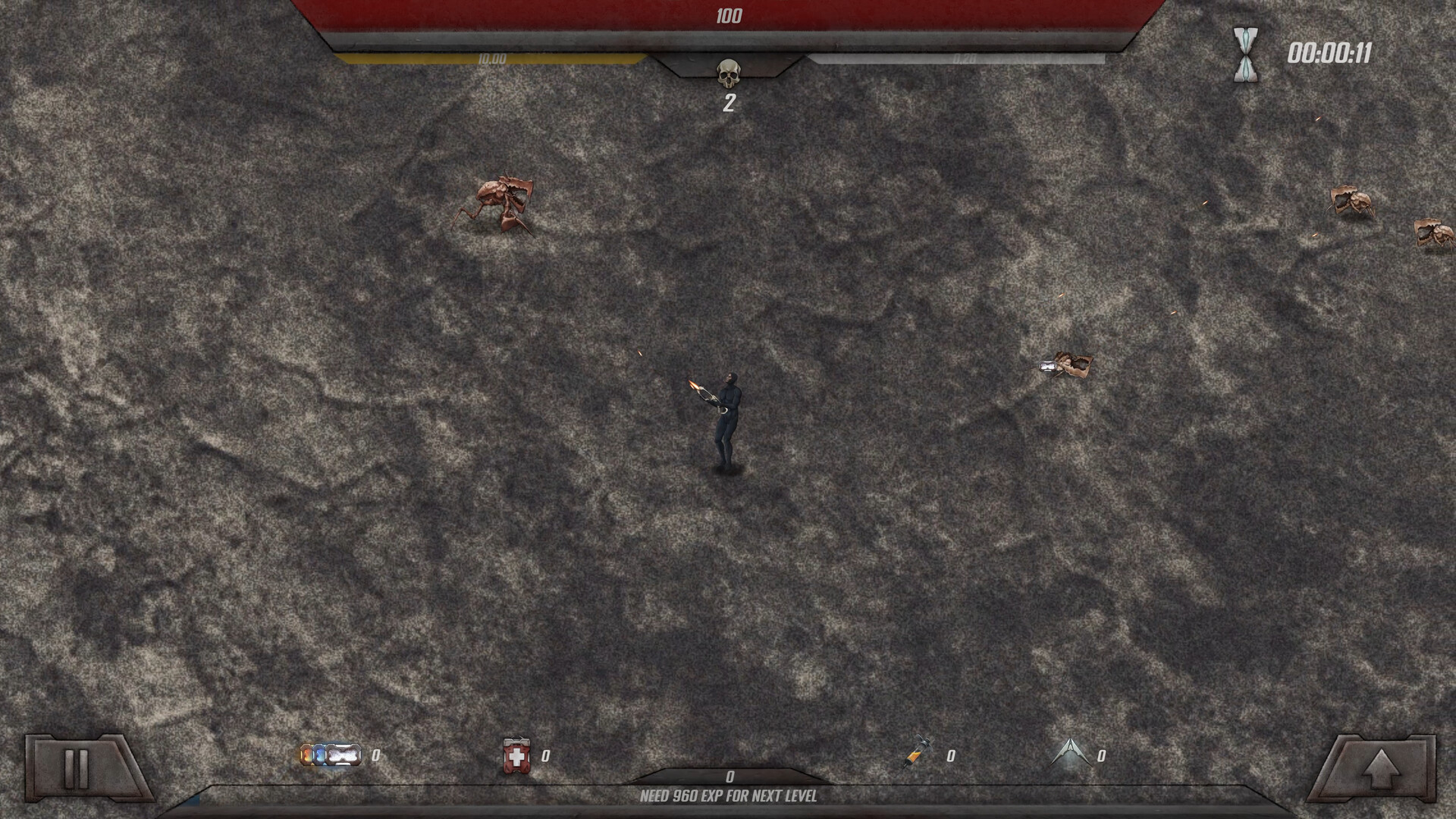Click the experience counter showing 0
Viewport: 1456px width, 819px height.
click(730, 777)
